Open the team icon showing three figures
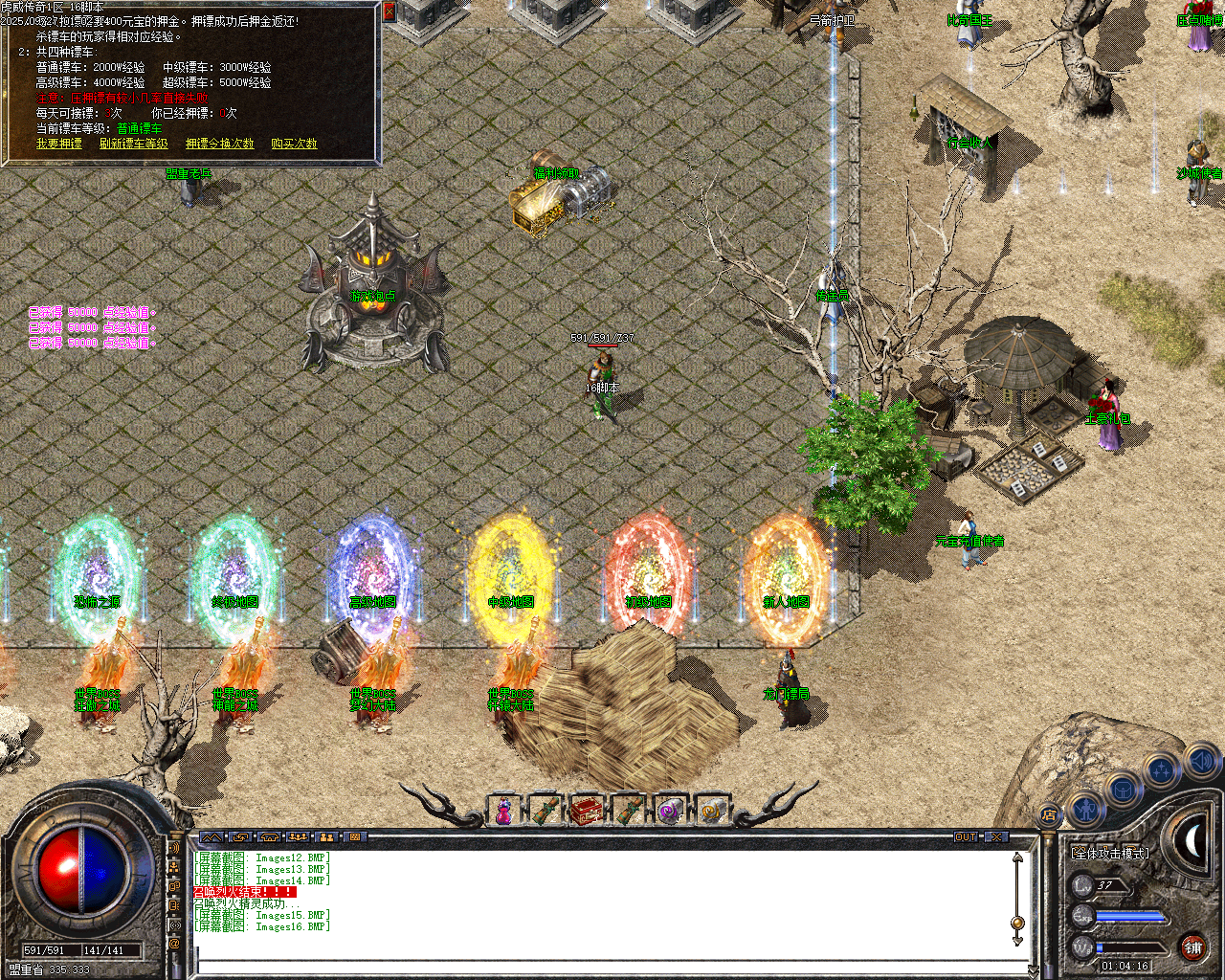 tap(297, 836)
